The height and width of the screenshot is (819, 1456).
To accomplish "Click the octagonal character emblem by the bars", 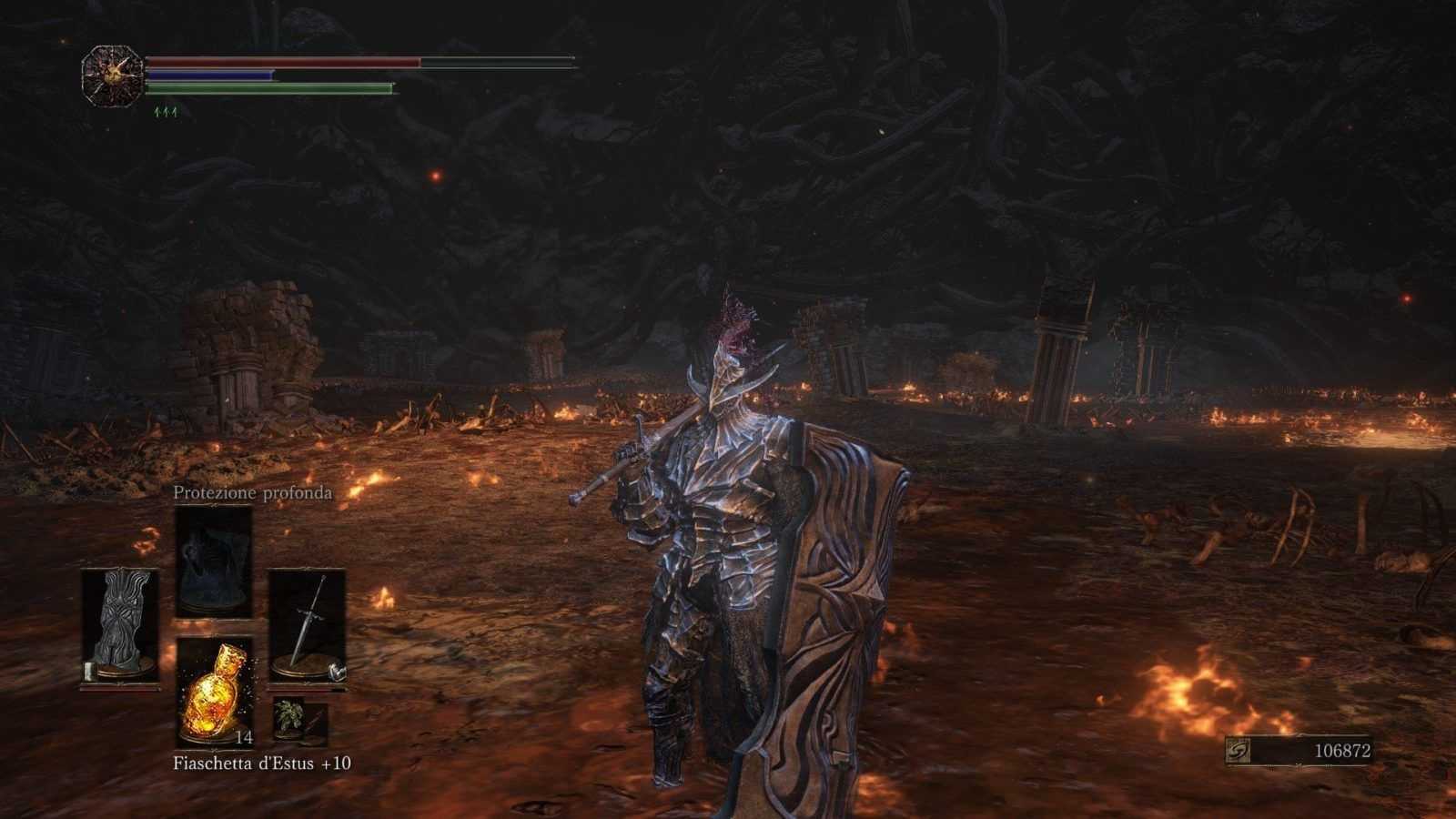I will (x=112, y=75).
